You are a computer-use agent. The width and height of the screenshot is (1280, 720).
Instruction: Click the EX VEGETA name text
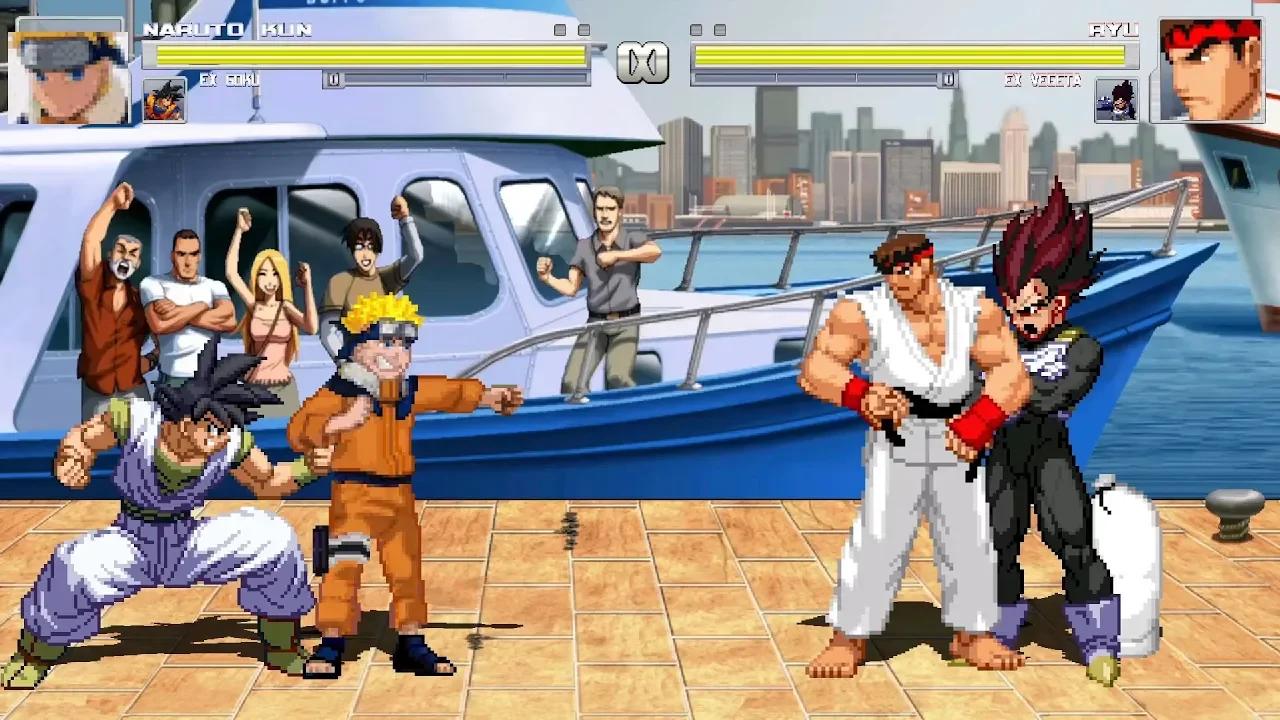(x=1040, y=80)
